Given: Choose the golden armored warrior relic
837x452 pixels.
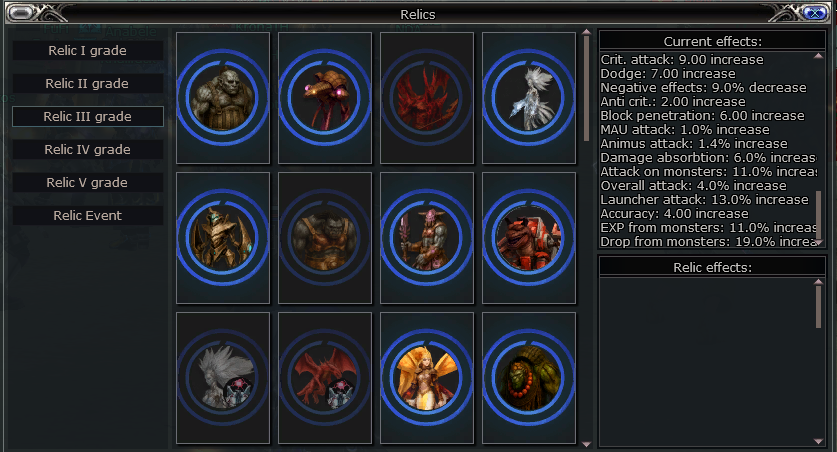Looking at the screenshot, I should tap(223, 238).
